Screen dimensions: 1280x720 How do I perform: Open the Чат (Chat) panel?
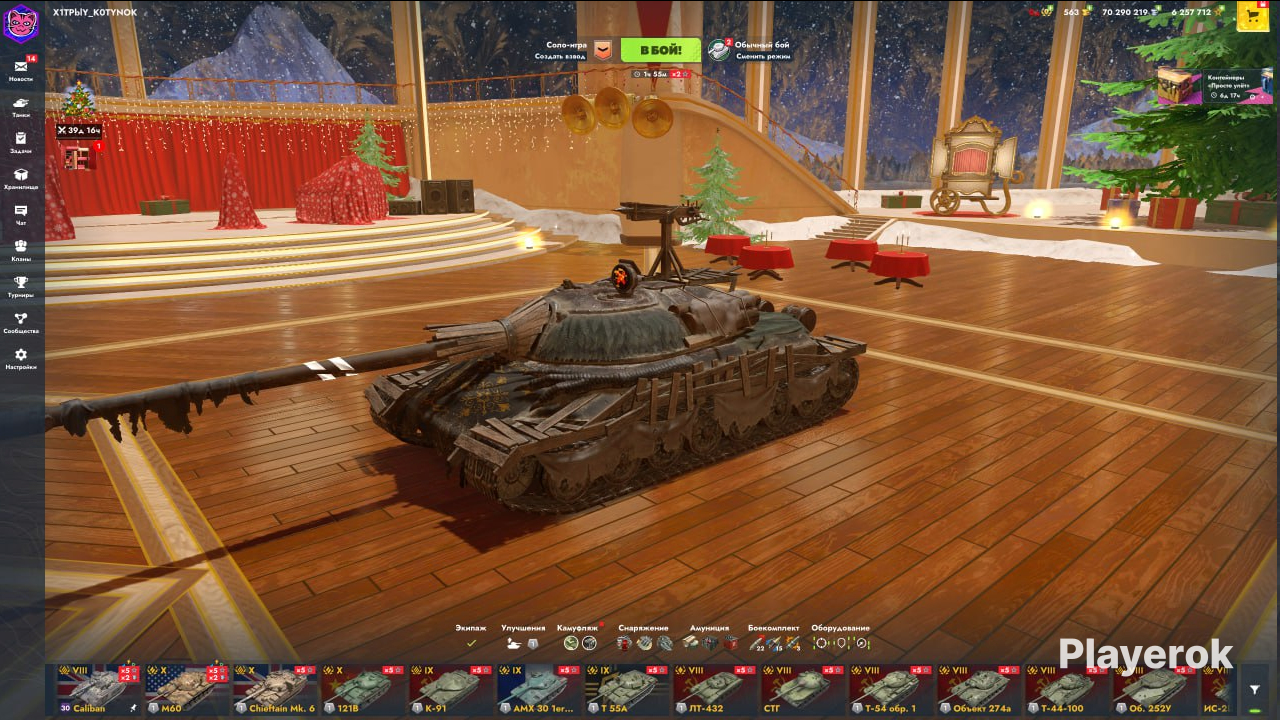pyautogui.click(x=21, y=214)
